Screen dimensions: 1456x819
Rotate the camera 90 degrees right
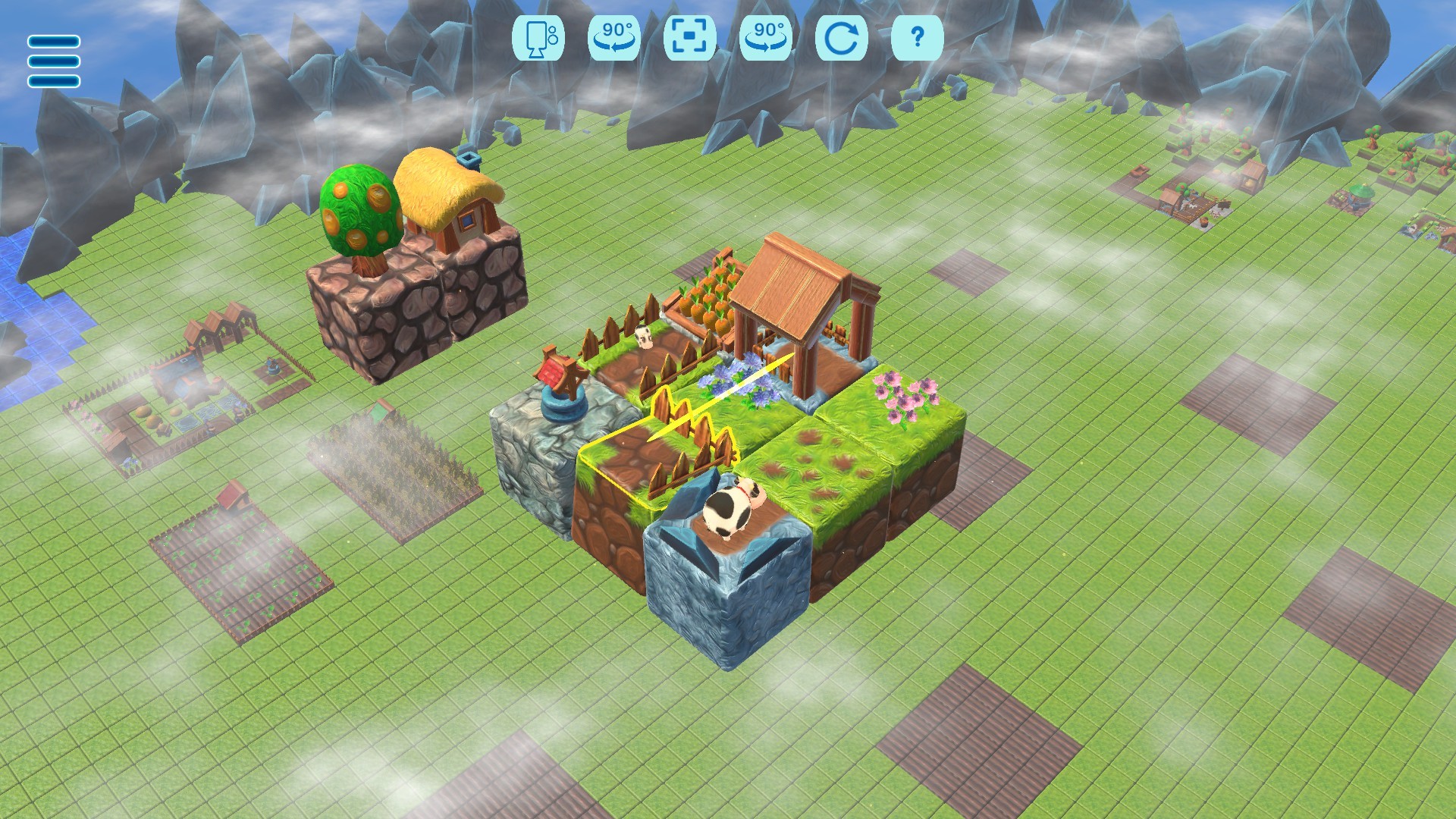click(767, 38)
